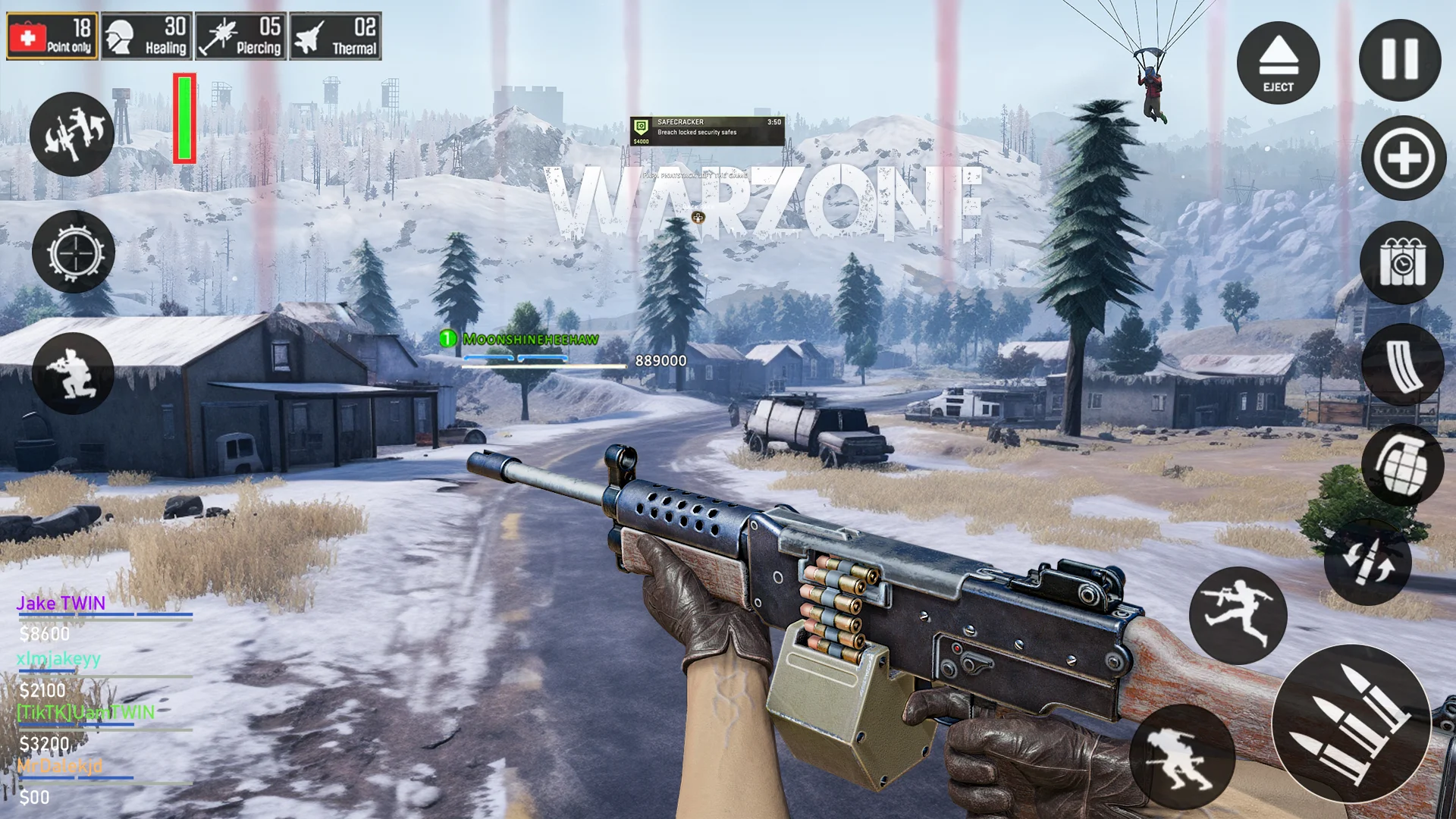Tap the plus-sign heal button

pos(1404,158)
